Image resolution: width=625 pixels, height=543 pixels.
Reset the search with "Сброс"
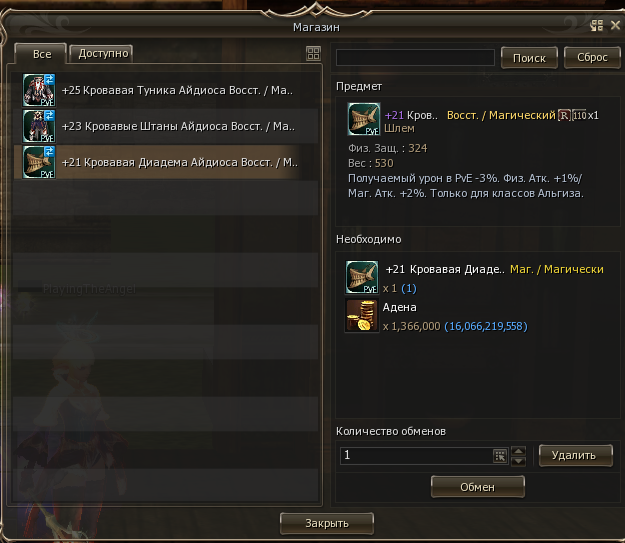592,58
